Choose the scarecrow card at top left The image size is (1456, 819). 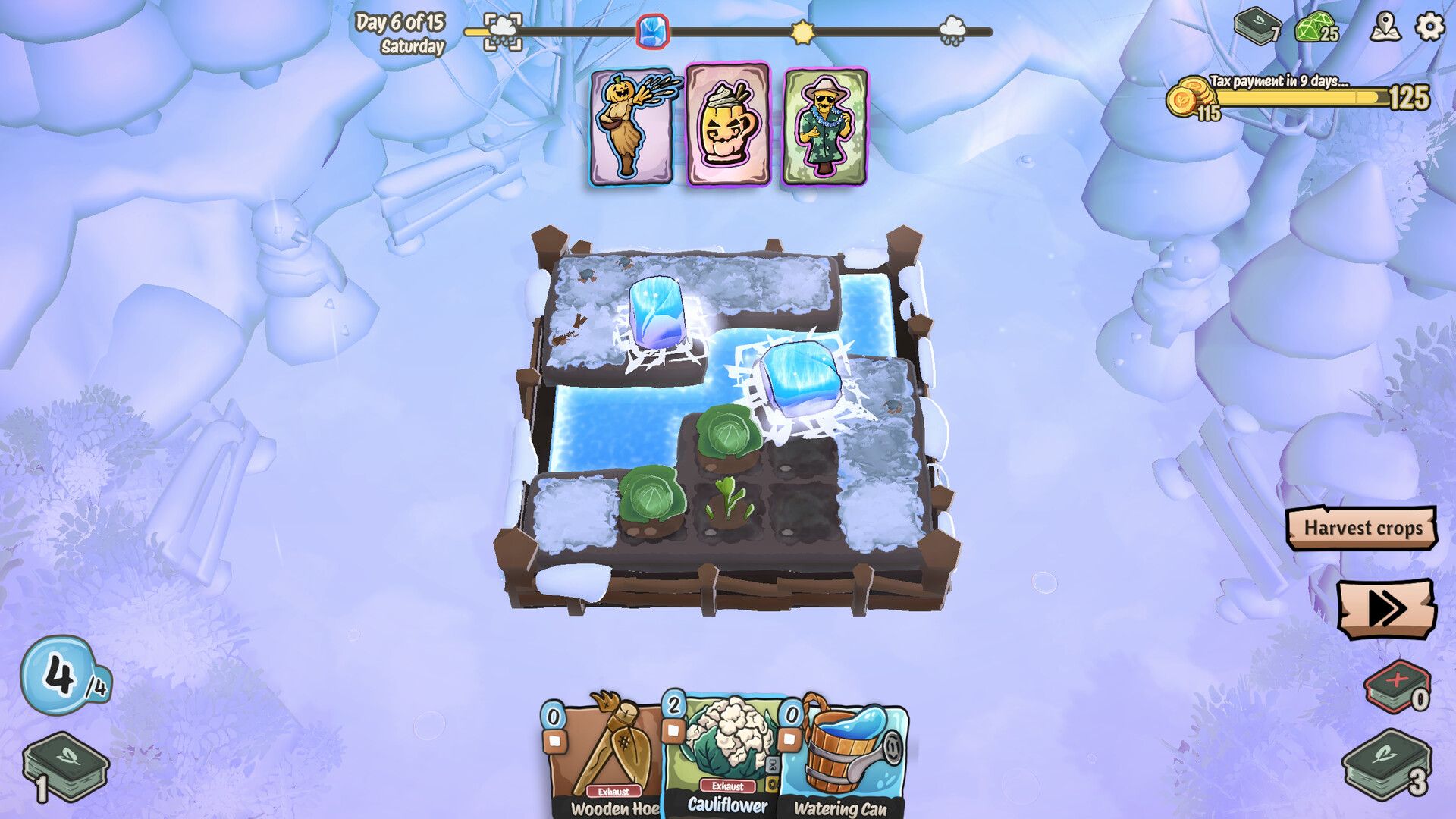click(x=630, y=125)
